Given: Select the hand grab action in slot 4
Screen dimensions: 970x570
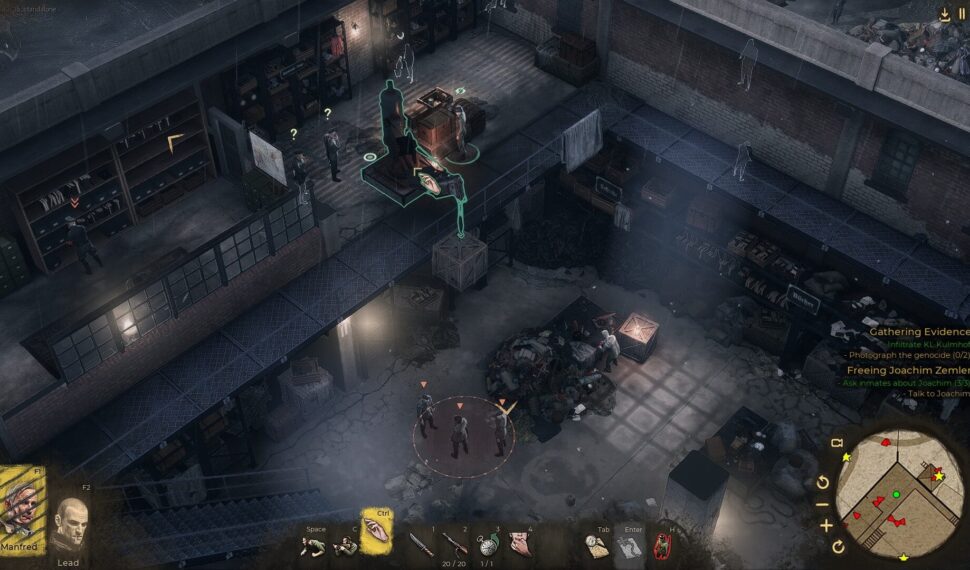Looking at the screenshot, I should (x=521, y=545).
